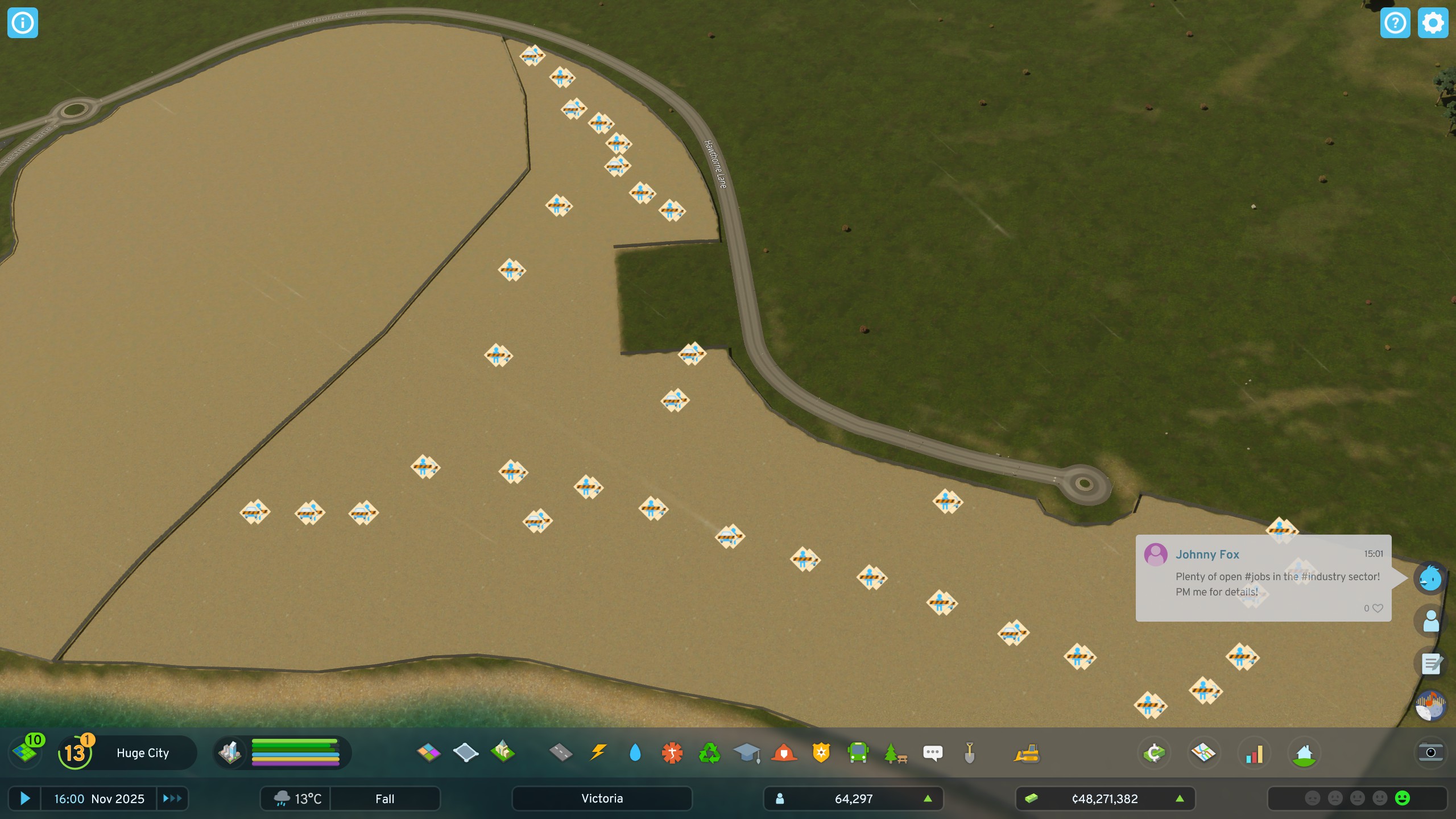Image resolution: width=1456 pixels, height=819 pixels.
Task: Like Johnny Fox's chirp with the heart
Action: click(x=1377, y=608)
